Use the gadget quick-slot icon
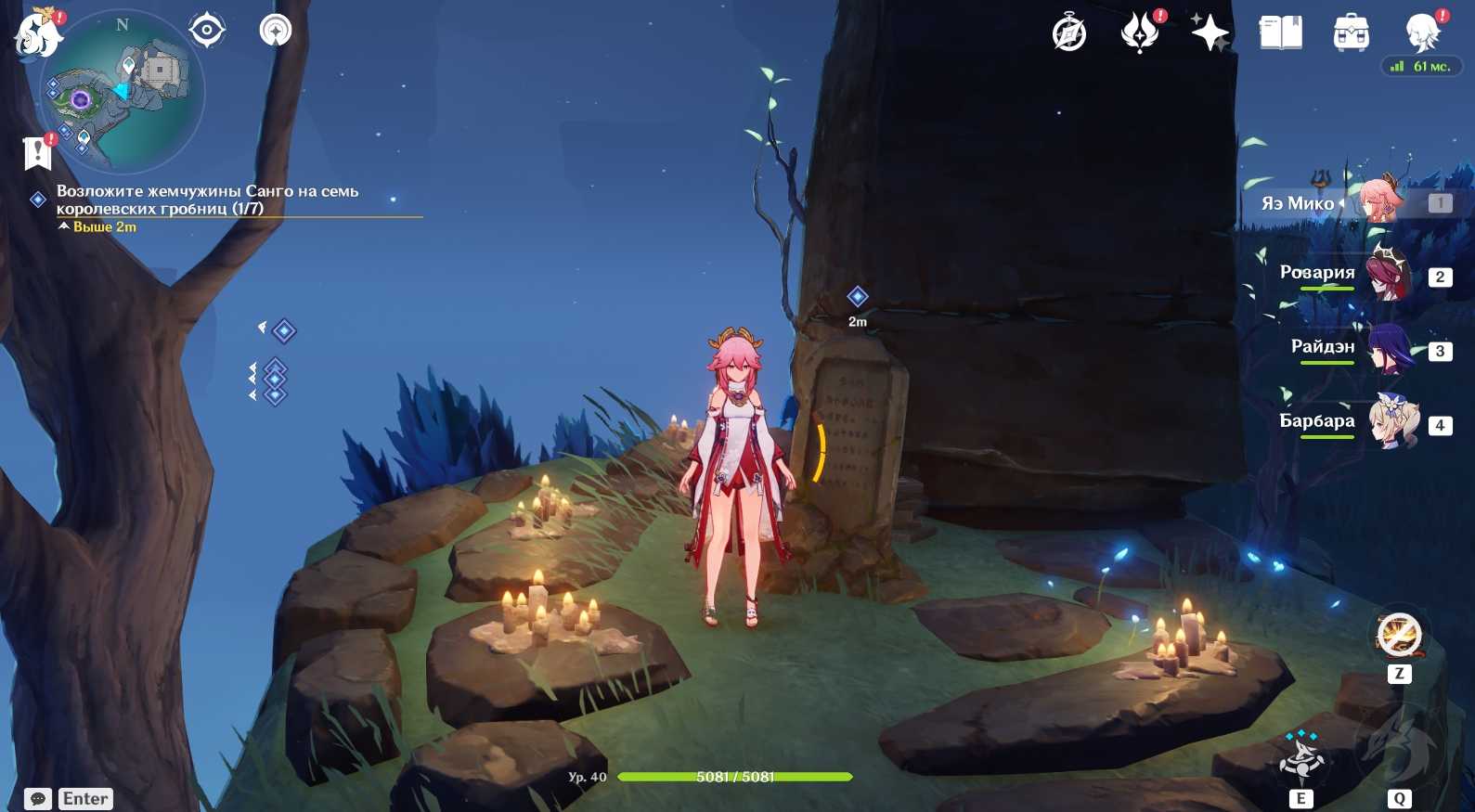The image size is (1475, 812). [1398, 637]
